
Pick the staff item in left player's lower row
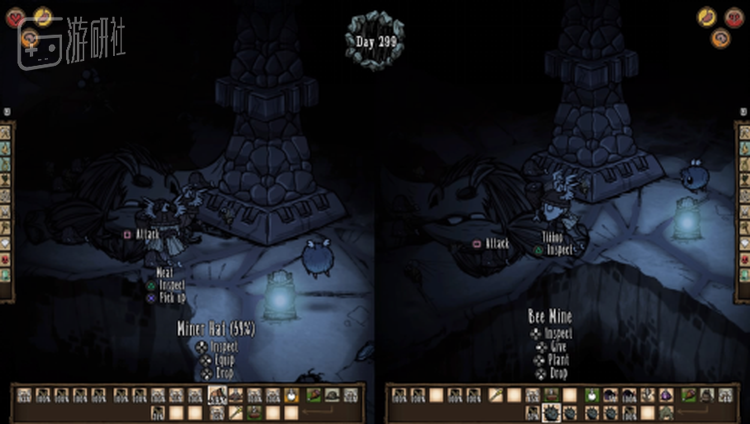coord(235,412)
